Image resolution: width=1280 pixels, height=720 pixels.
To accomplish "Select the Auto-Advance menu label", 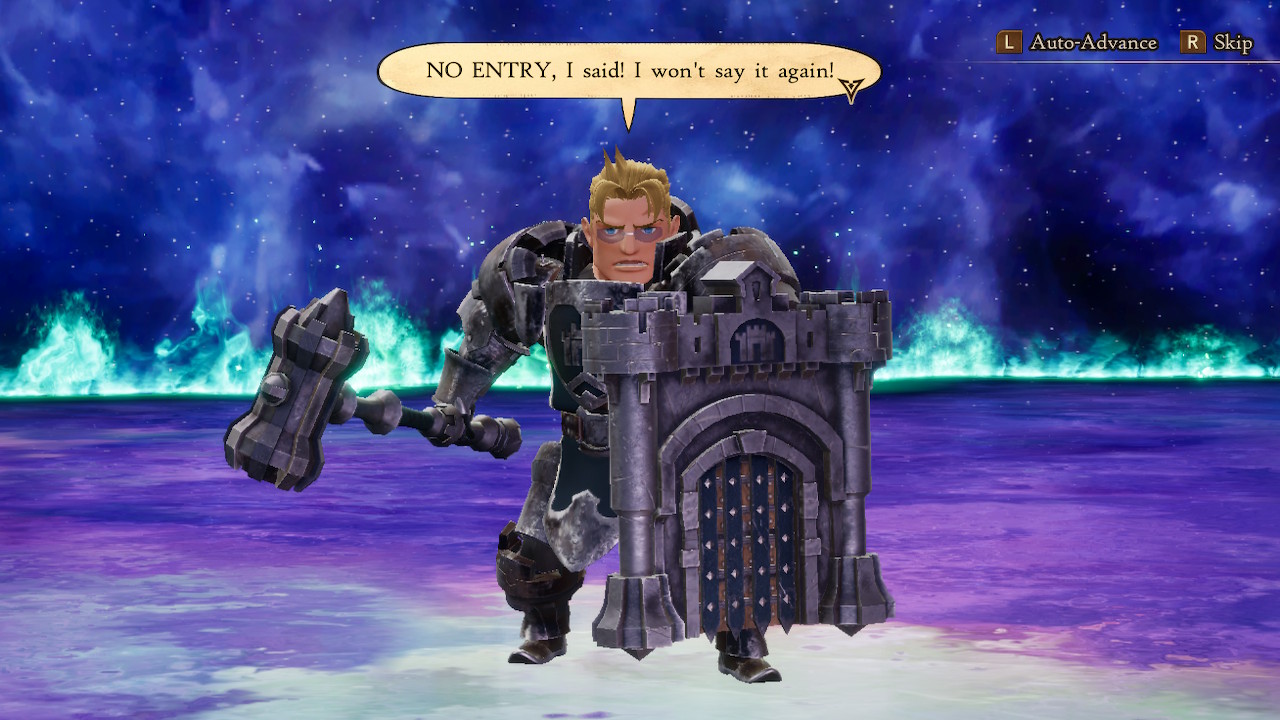I will 1094,42.
